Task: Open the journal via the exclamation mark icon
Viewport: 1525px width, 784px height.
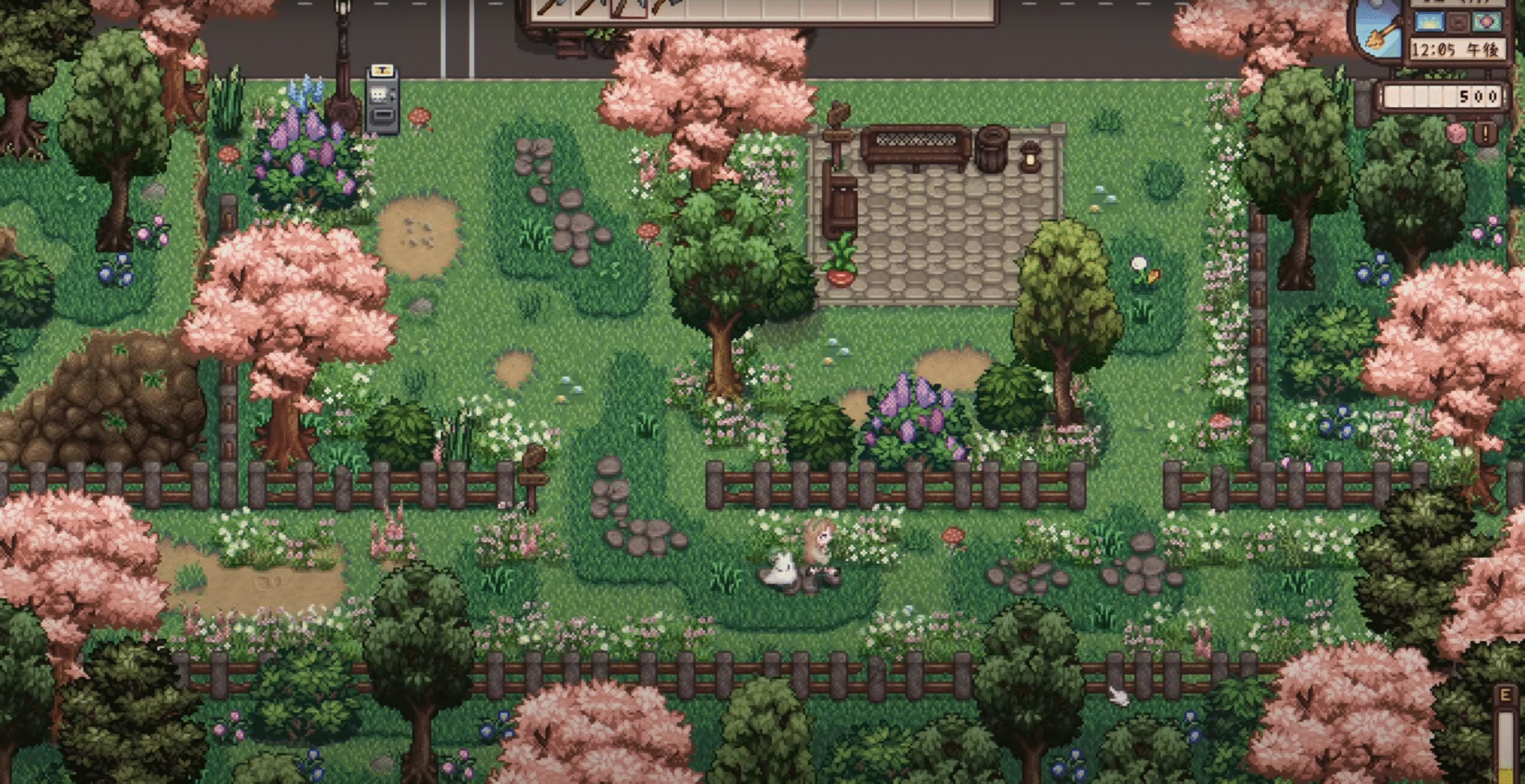Action: 1486,133
